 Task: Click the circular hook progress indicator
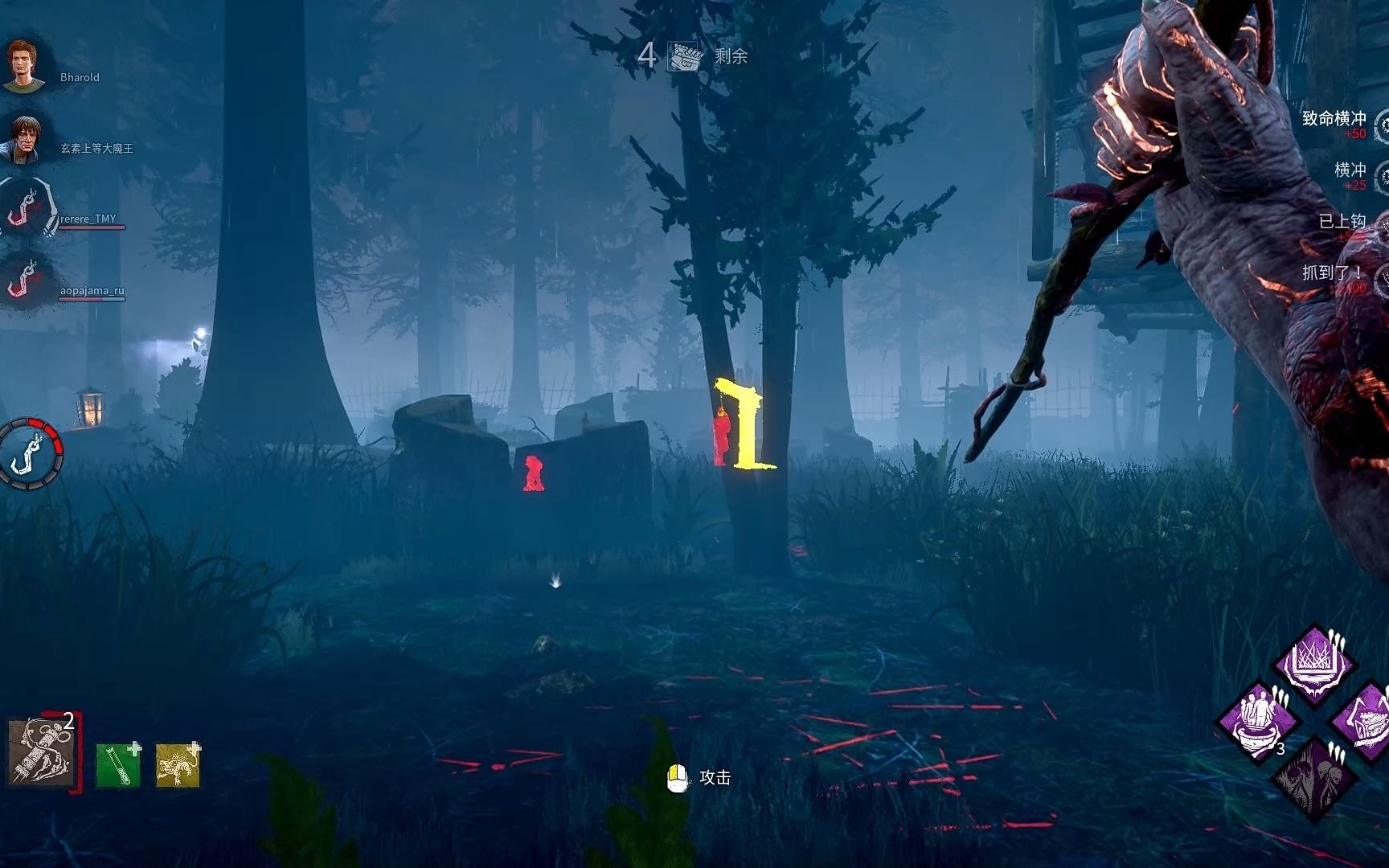point(30,452)
